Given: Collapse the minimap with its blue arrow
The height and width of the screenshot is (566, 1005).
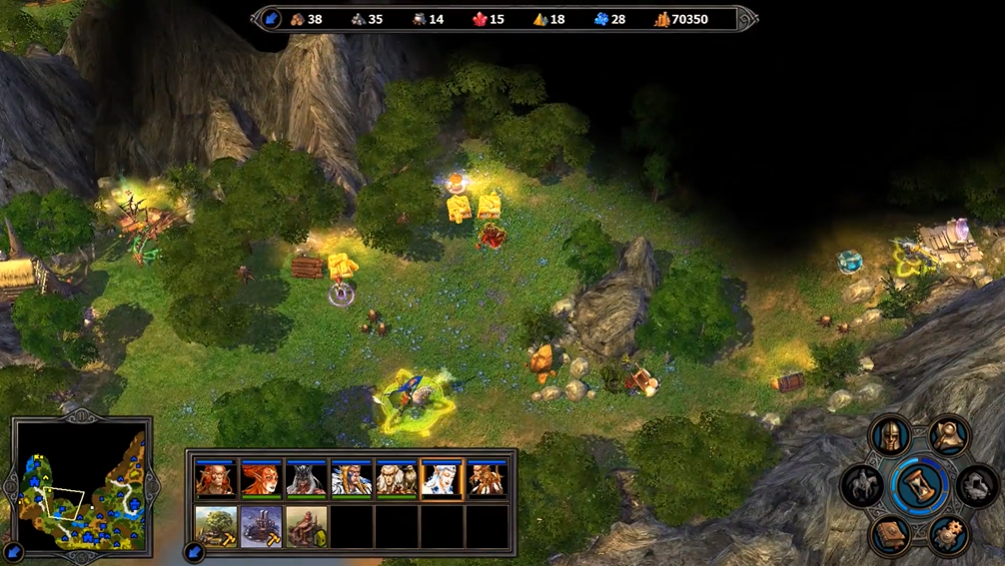Looking at the screenshot, I should (14, 550).
